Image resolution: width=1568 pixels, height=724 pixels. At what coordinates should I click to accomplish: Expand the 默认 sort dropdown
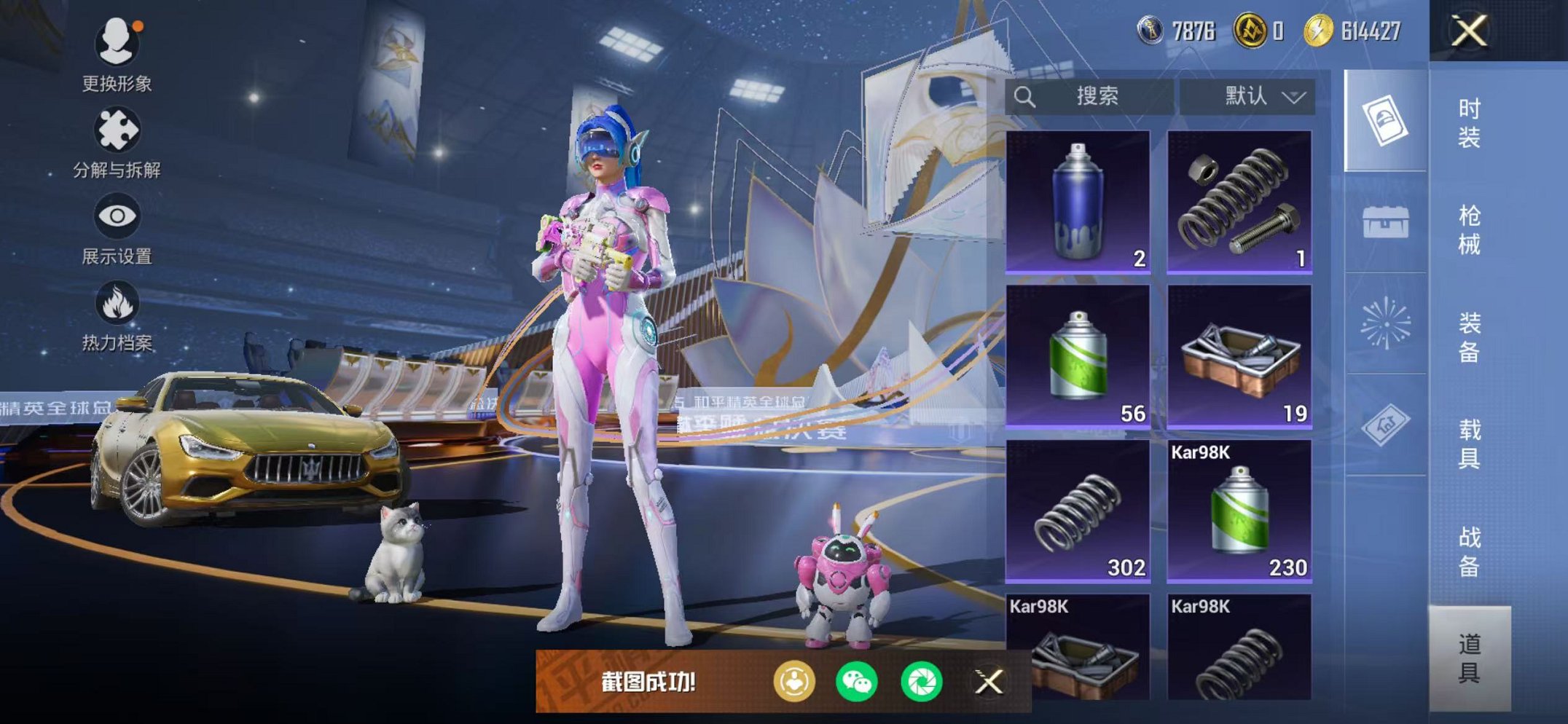[1247, 96]
